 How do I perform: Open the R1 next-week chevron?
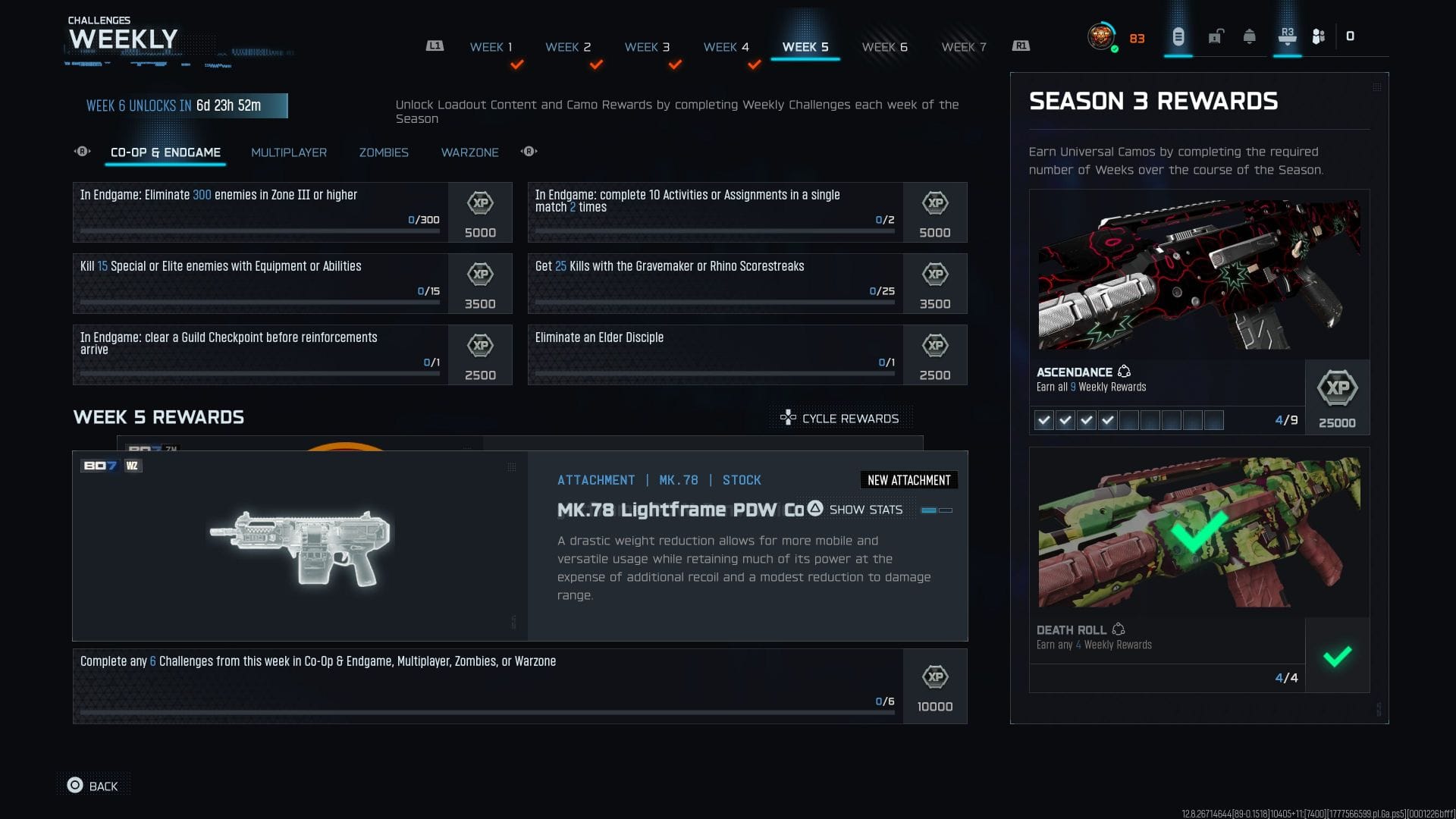point(1022,45)
